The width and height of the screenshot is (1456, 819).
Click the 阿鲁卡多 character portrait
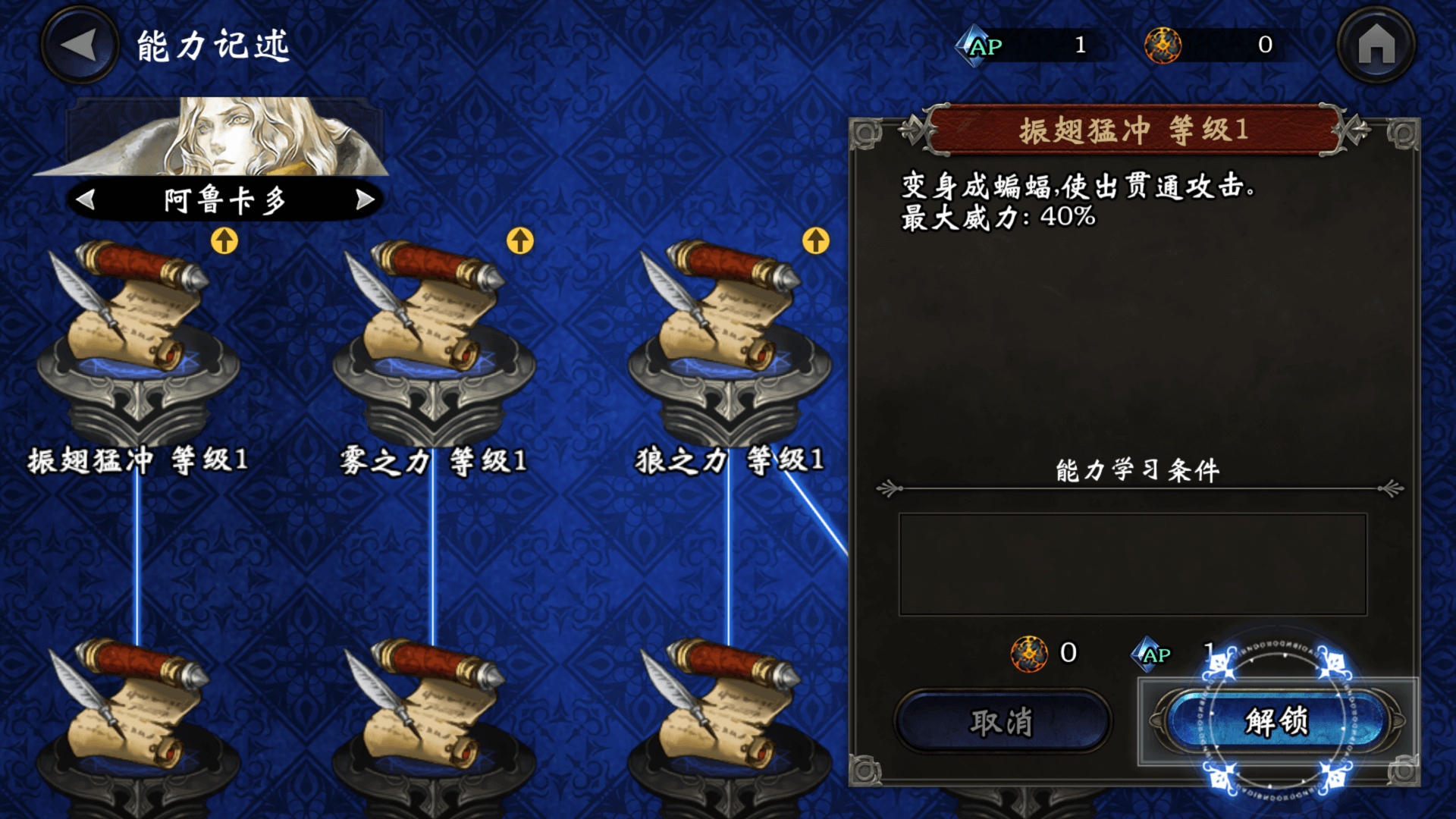click(x=227, y=137)
